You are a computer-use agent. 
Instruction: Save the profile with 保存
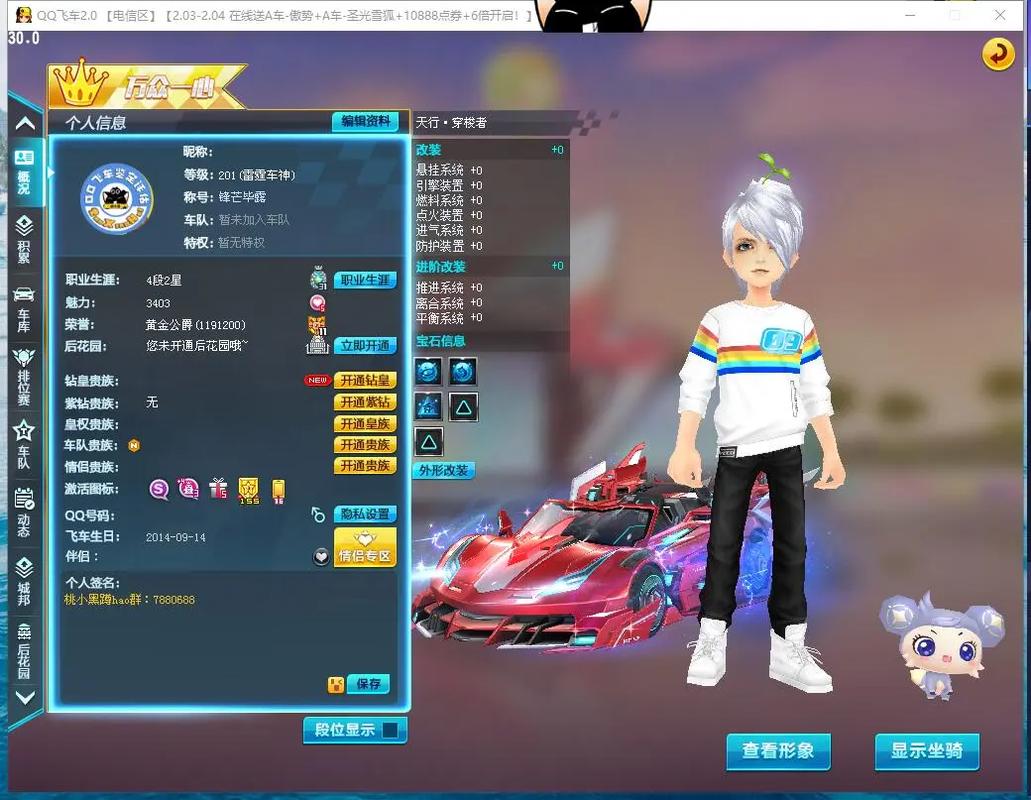click(x=369, y=684)
